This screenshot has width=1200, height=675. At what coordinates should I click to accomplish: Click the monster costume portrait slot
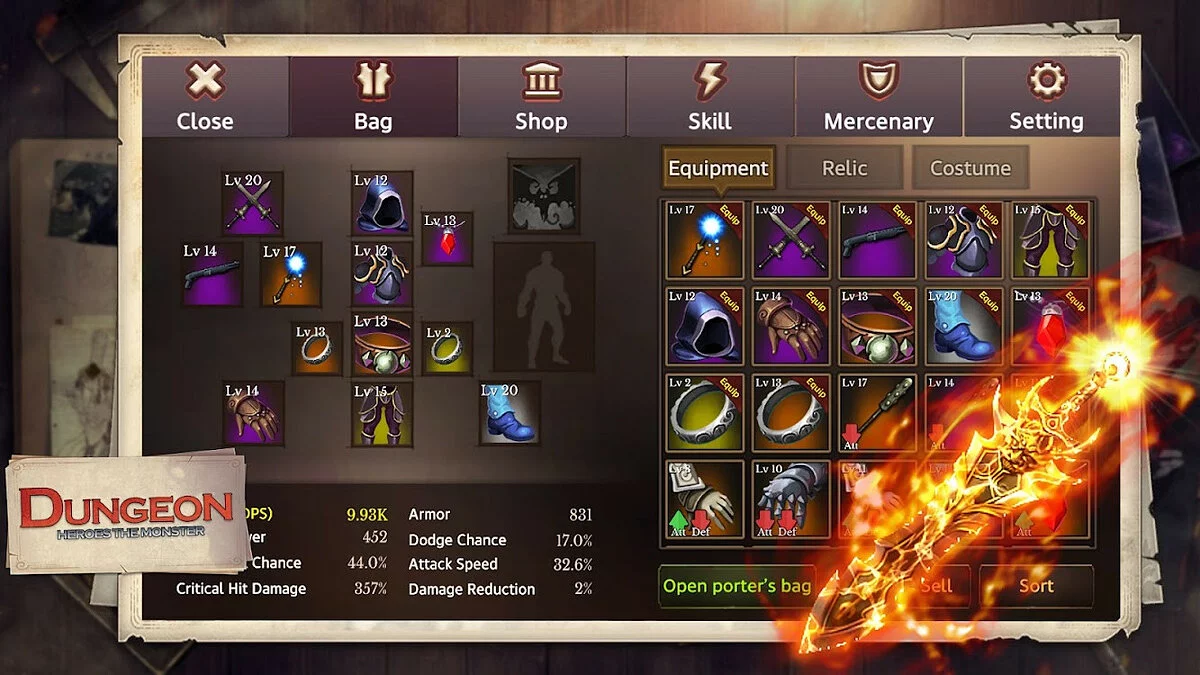[543, 195]
